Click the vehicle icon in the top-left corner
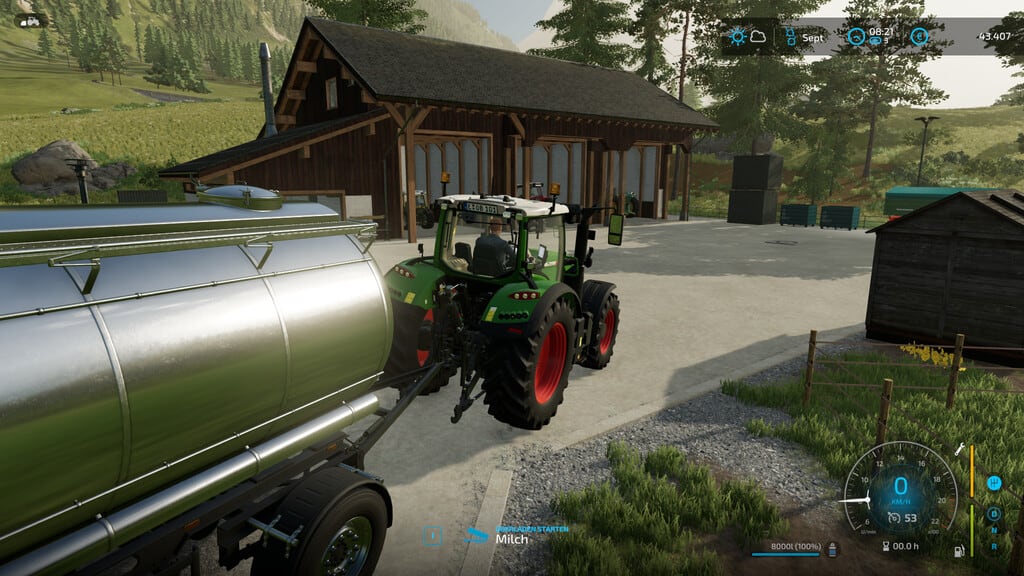 28,20
